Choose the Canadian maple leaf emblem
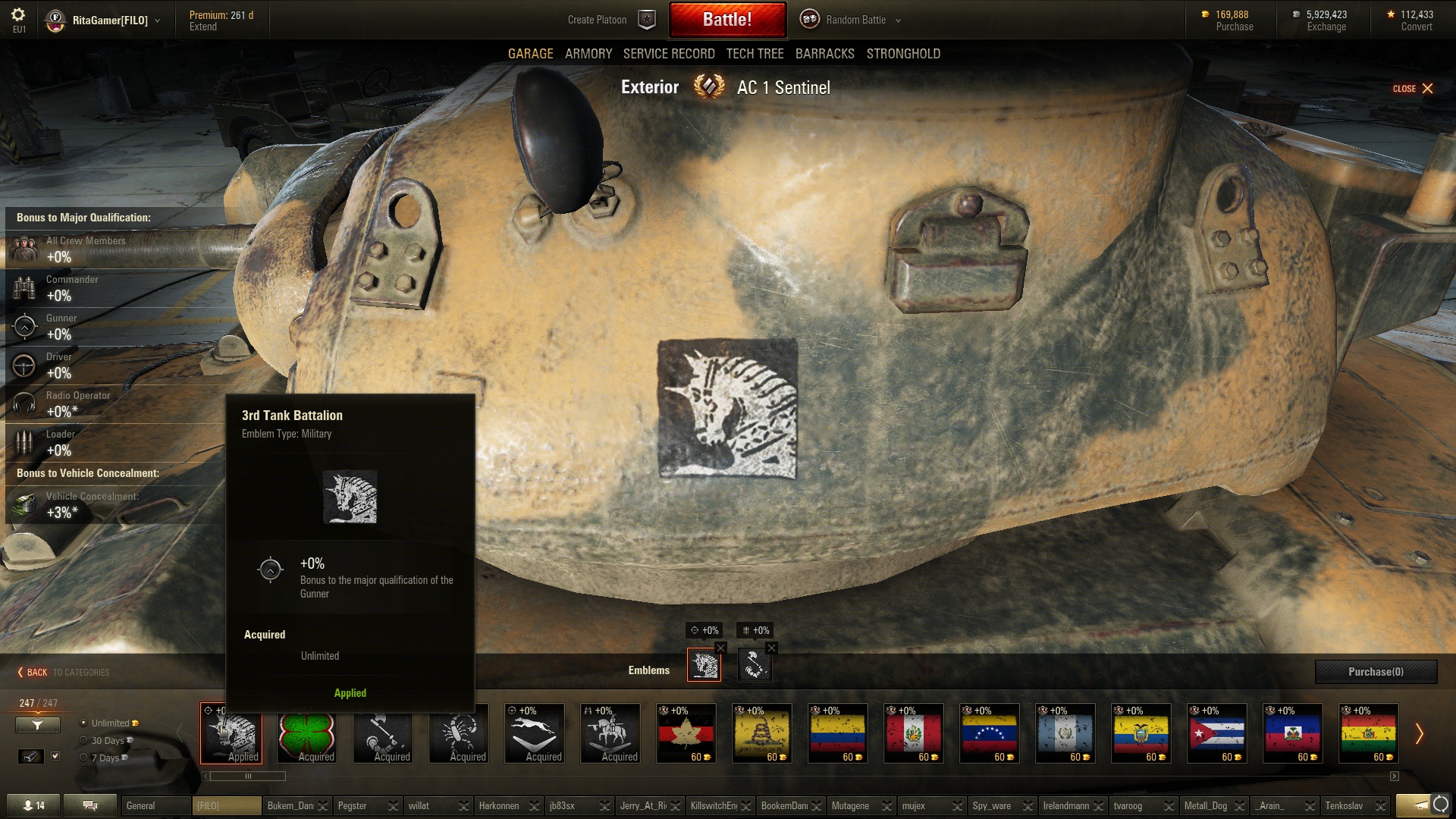This screenshot has height=819, width=1456. coord(686,733)
